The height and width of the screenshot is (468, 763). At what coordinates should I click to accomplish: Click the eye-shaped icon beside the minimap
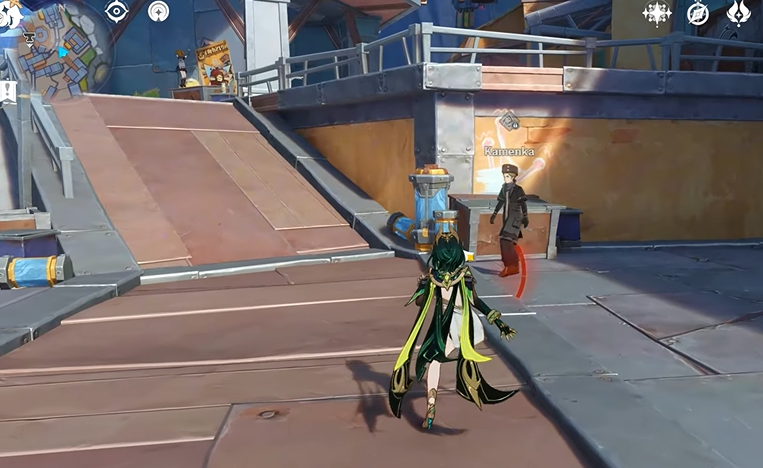pos(117,11)
